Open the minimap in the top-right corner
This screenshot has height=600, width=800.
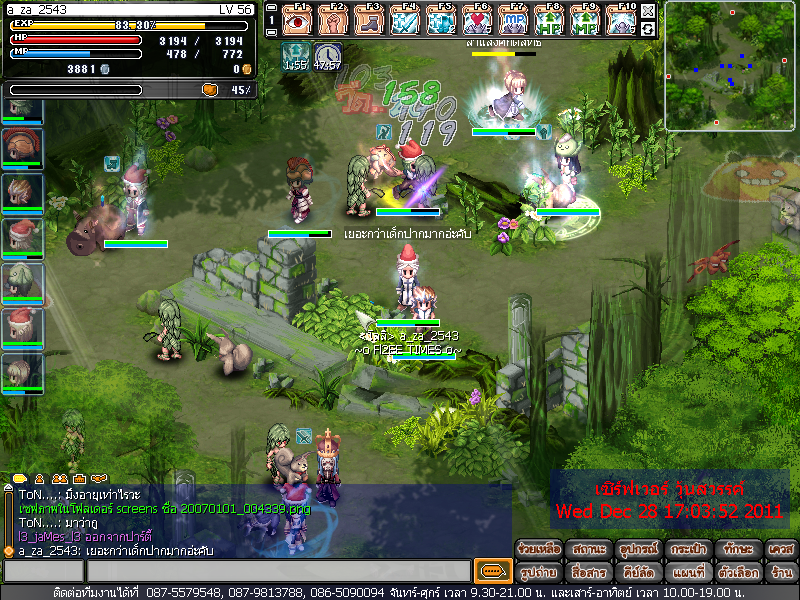(729, 66)
